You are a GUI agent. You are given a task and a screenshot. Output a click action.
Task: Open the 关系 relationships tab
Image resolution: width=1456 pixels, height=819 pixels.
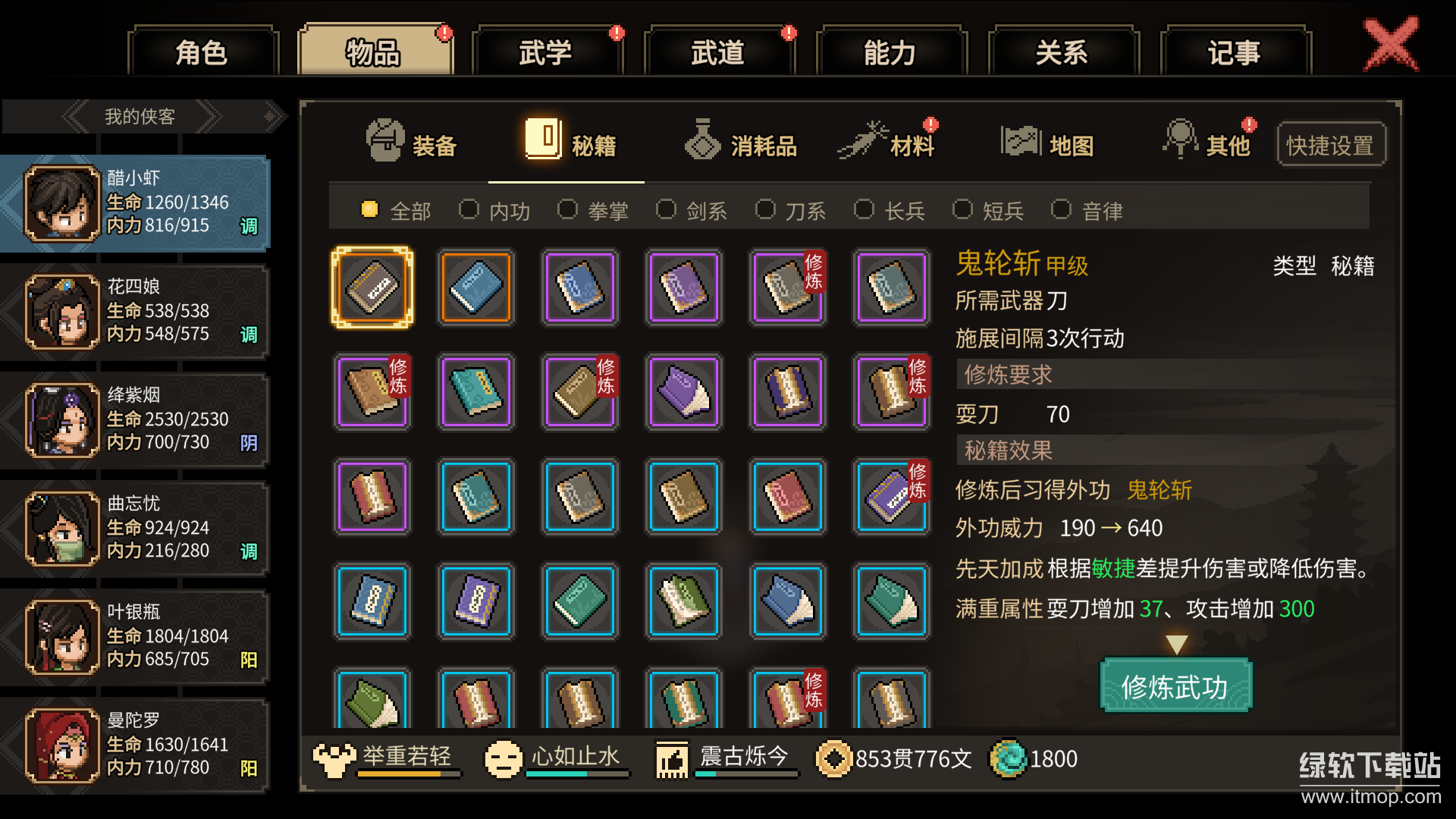[1063, 50]
